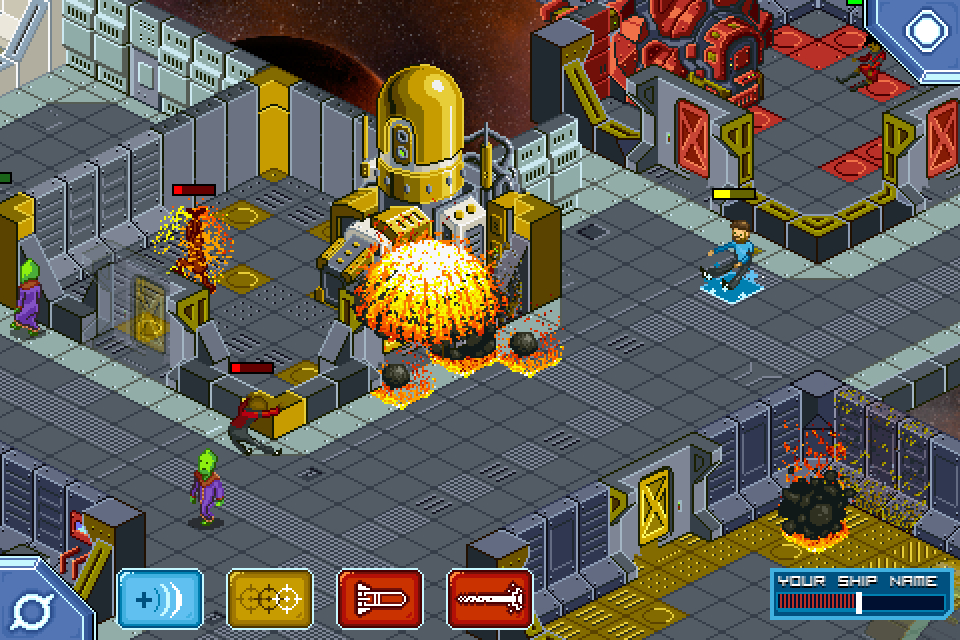Tap the bottom-left corner ring button
Viewport: 960px width, 640px height.
click(x=38, y=607)
